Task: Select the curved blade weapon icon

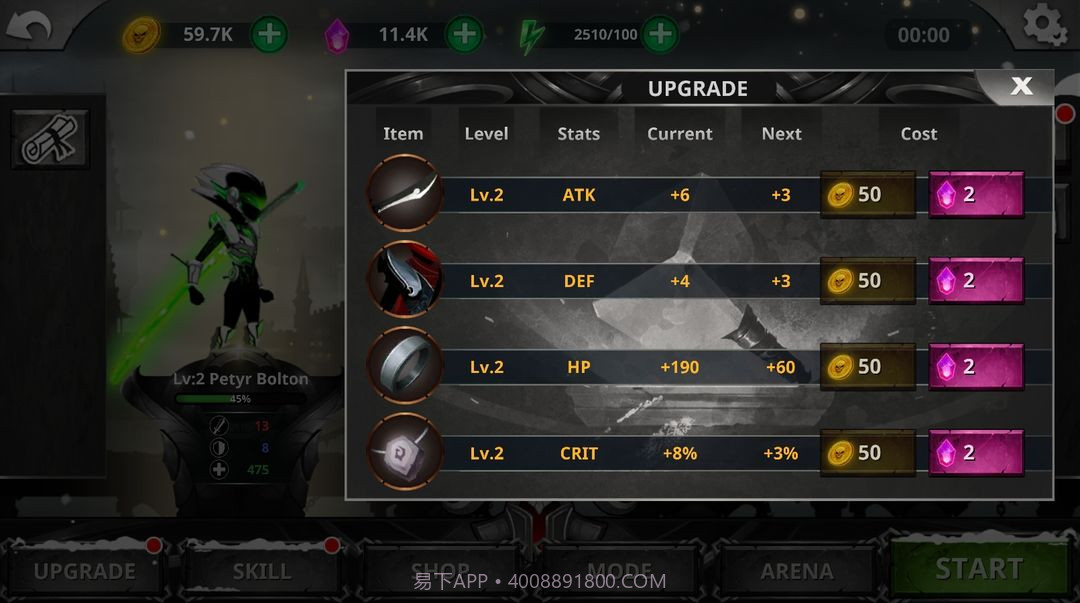Action: click(405, 194)
